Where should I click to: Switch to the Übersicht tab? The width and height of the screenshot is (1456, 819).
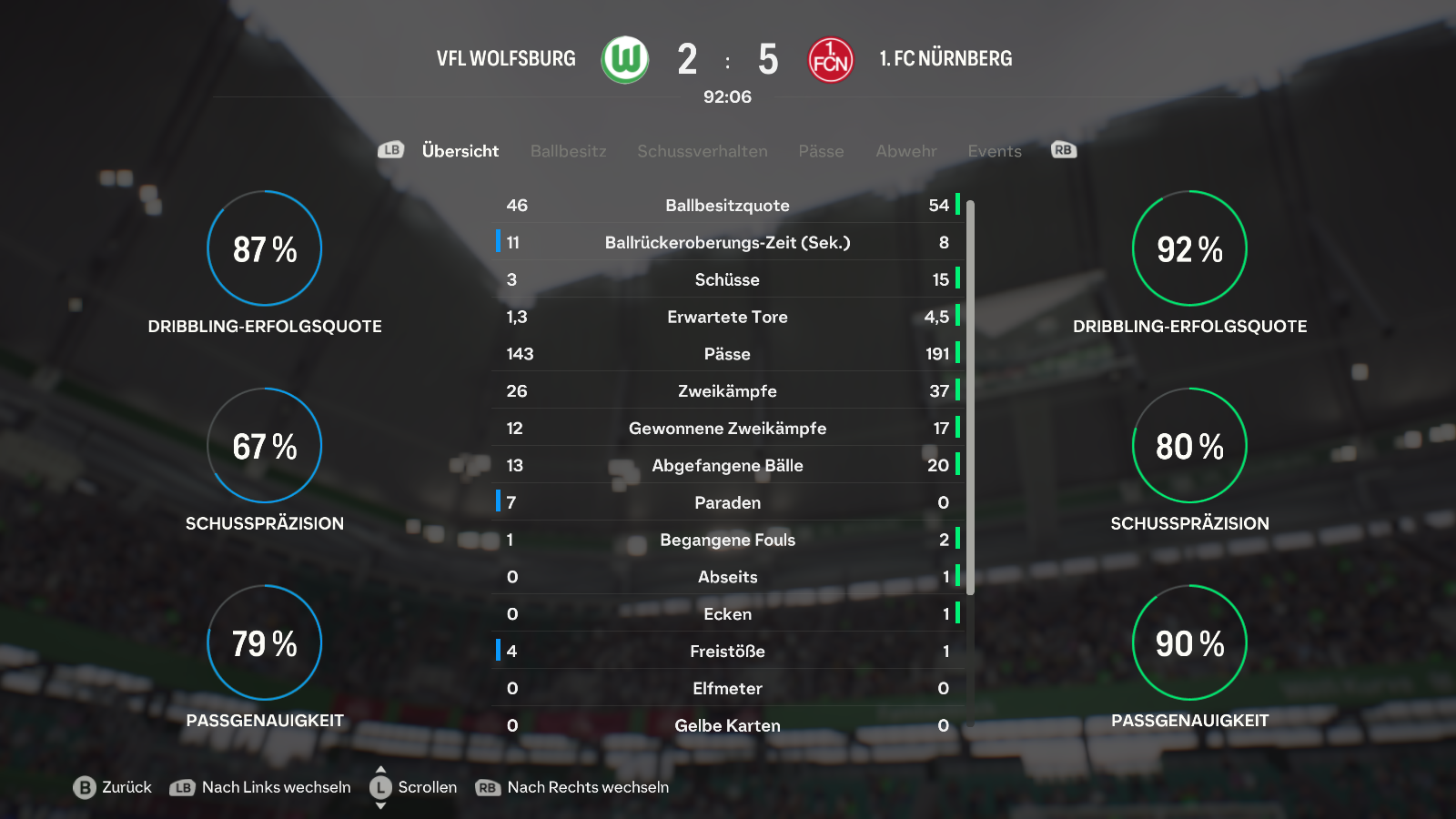(x=460, y=151)
